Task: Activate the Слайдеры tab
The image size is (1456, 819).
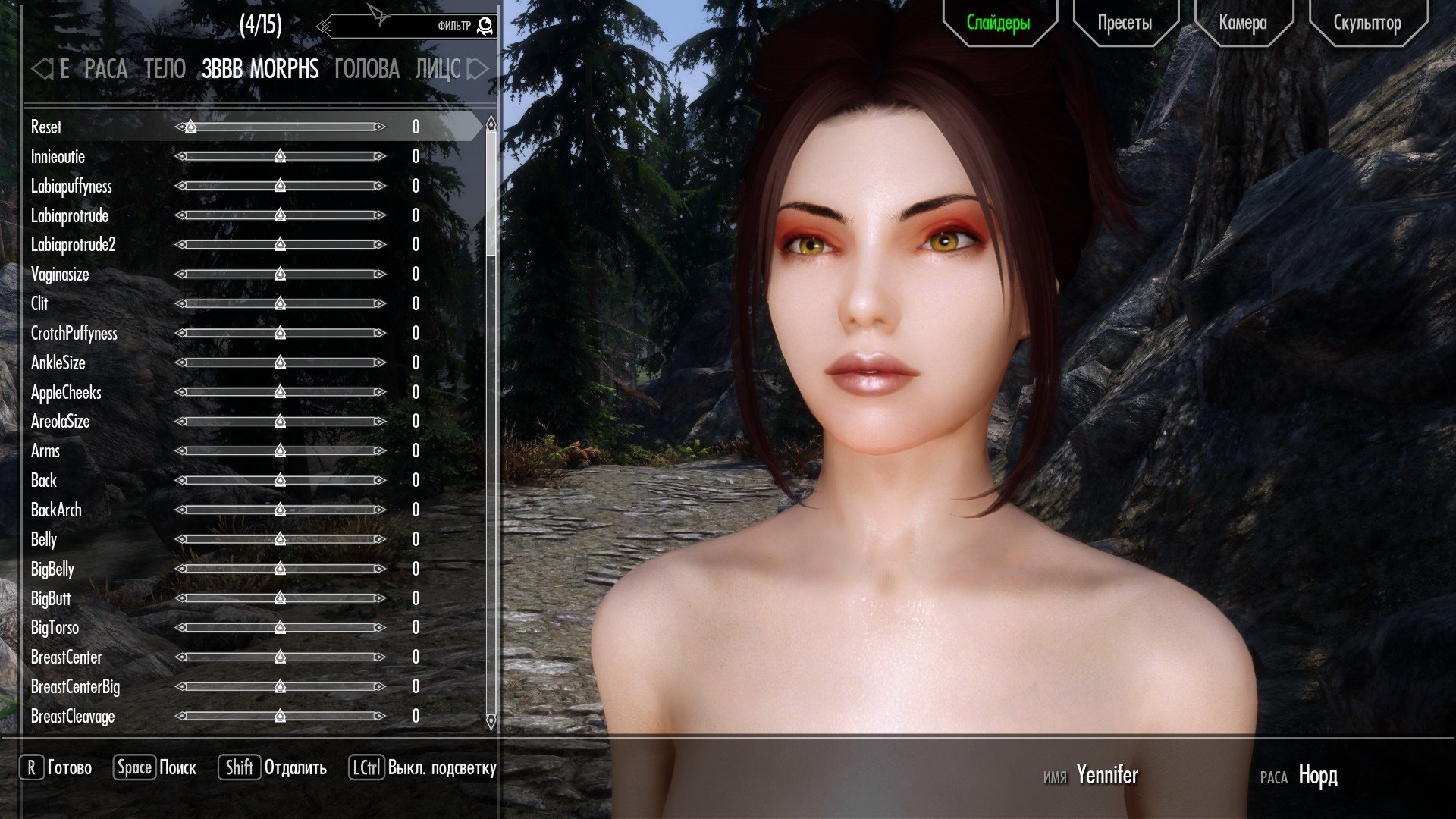Action: (x=998, y=24)
